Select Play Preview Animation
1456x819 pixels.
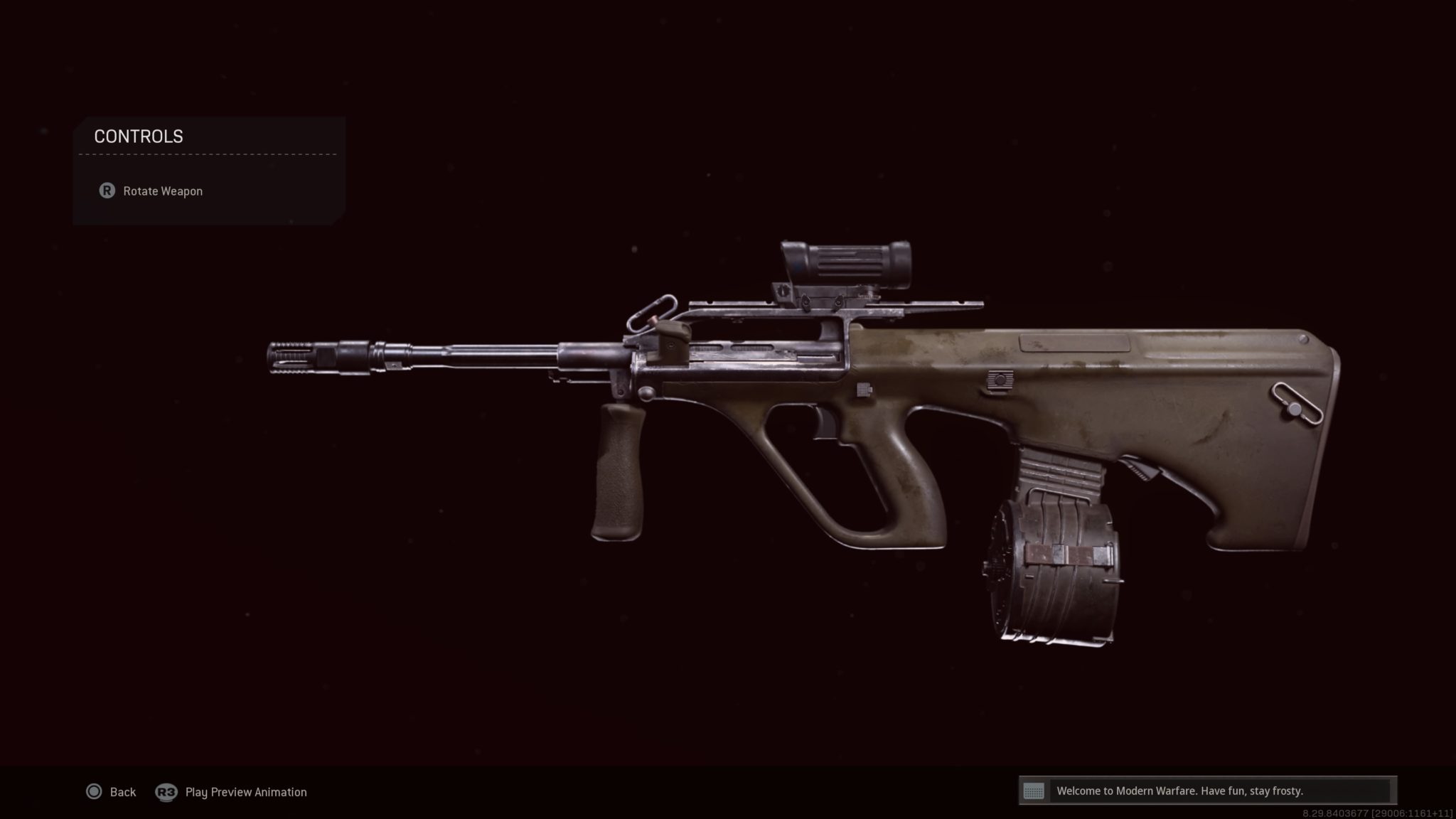click(x=245, y=792)
